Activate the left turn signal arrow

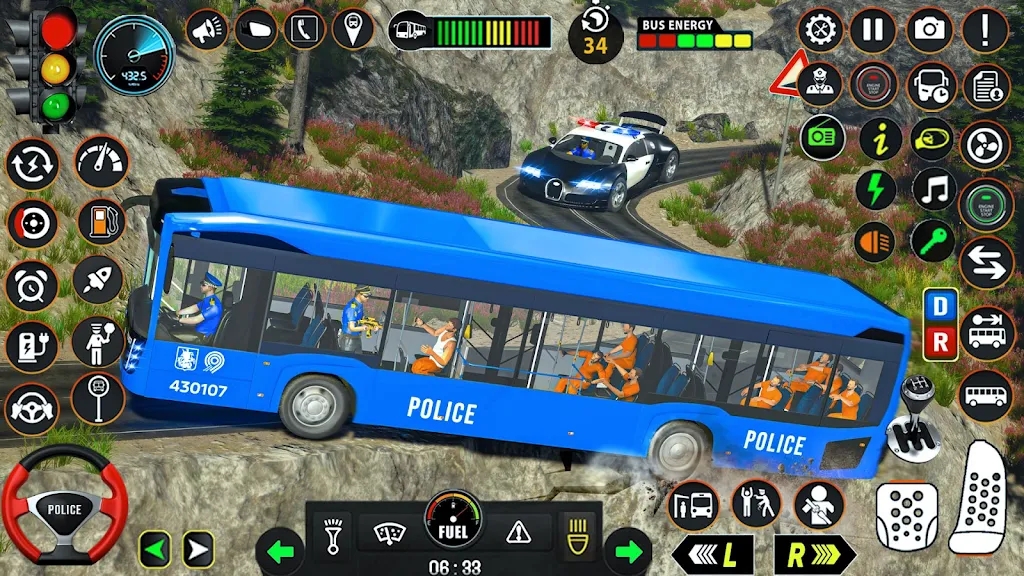click(279, 551)
